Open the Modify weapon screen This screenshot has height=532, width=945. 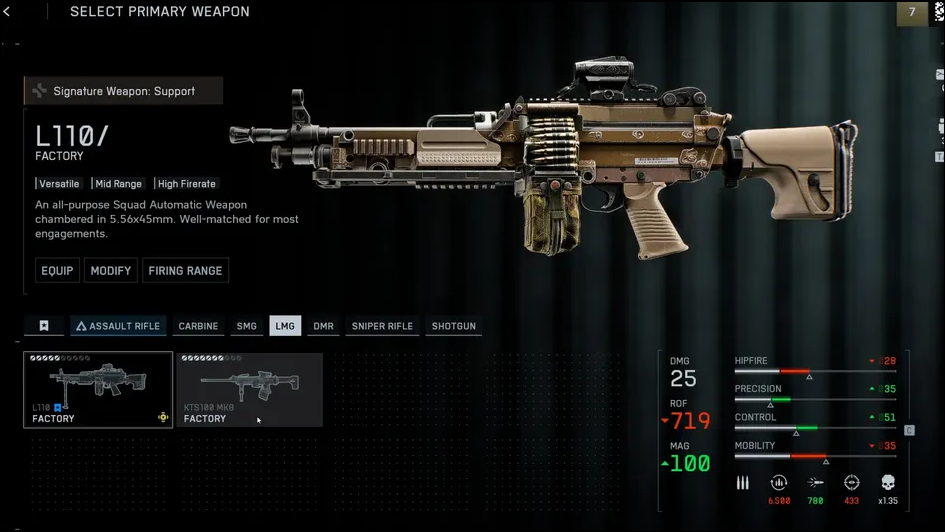(x=111, y=271)
